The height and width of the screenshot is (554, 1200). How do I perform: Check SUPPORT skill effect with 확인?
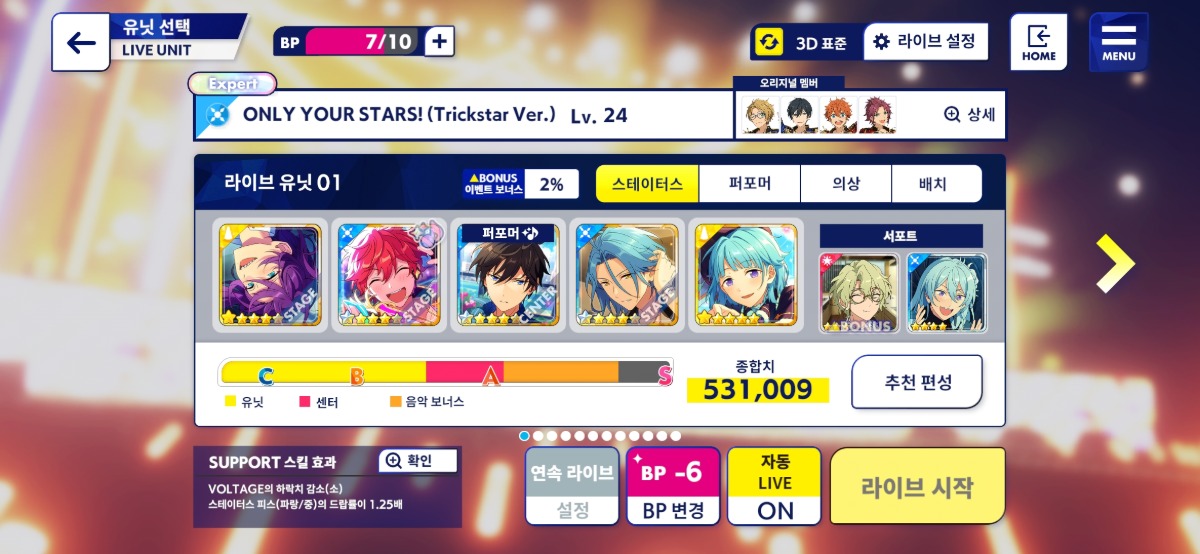(419, 461)
